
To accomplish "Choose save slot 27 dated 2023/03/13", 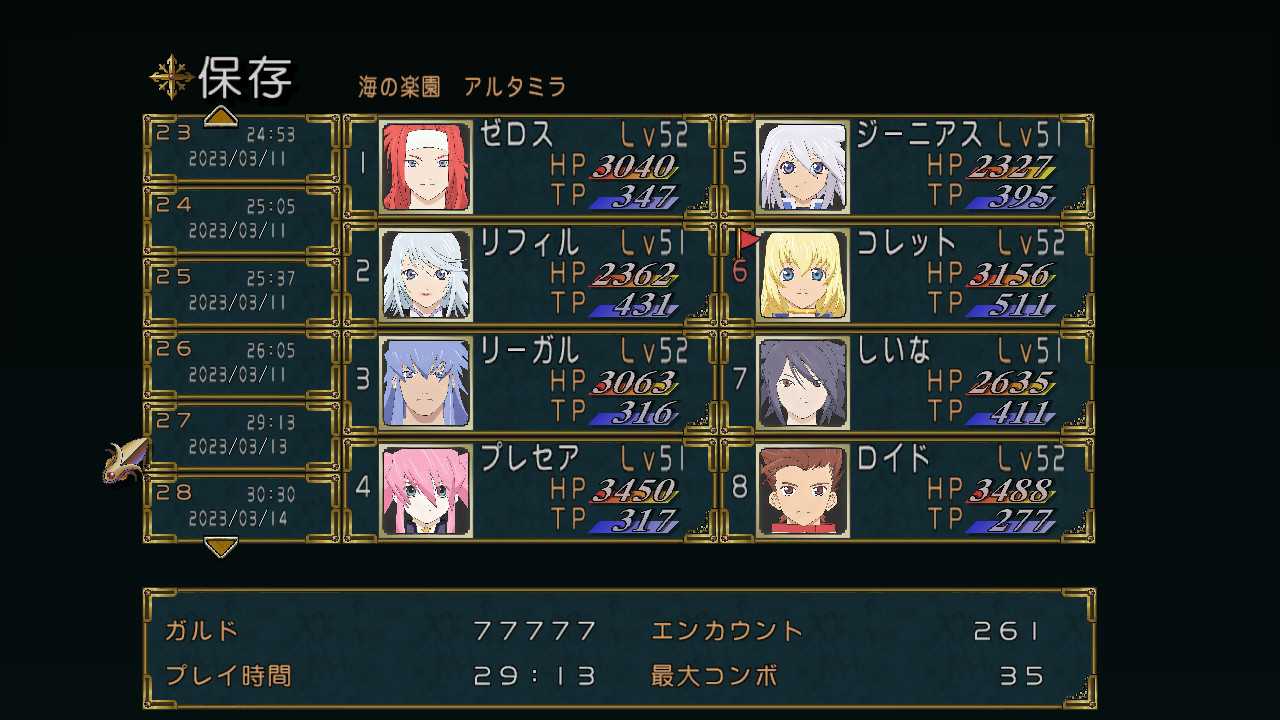I will 241,435.
